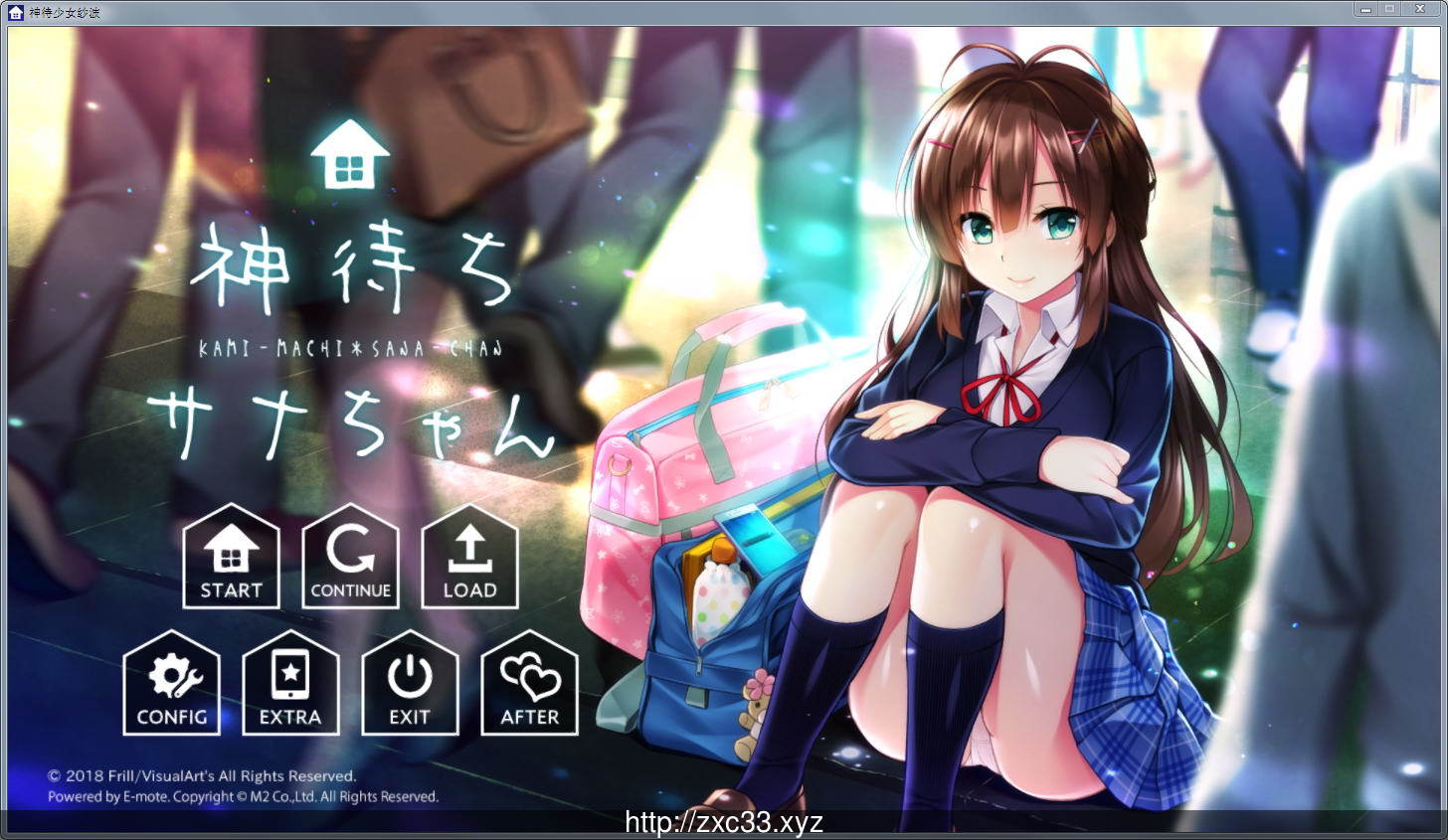Select the START home icon
Screen dimensions: 1448x840
[231, 549]
